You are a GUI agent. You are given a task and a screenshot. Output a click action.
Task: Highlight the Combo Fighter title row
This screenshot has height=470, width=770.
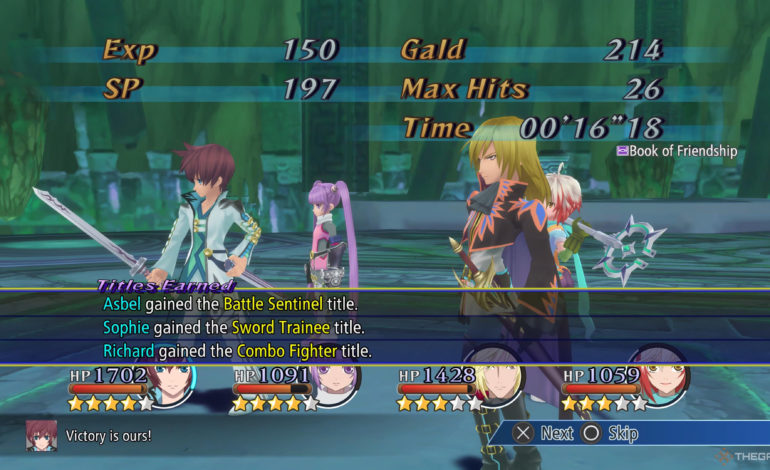pos(237,351)
